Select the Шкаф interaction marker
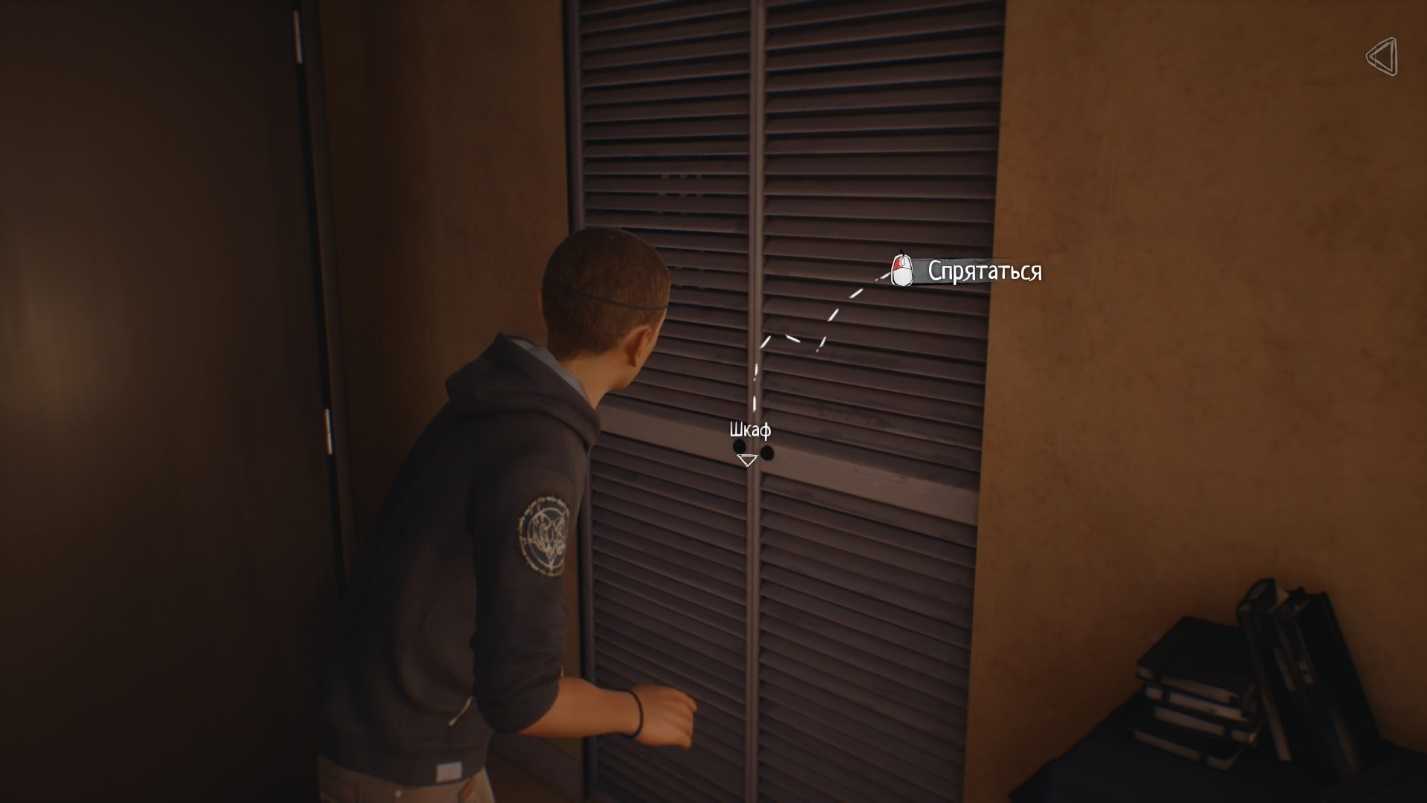This screenshot has width=1427, height=803. click(x=747, y=459)
